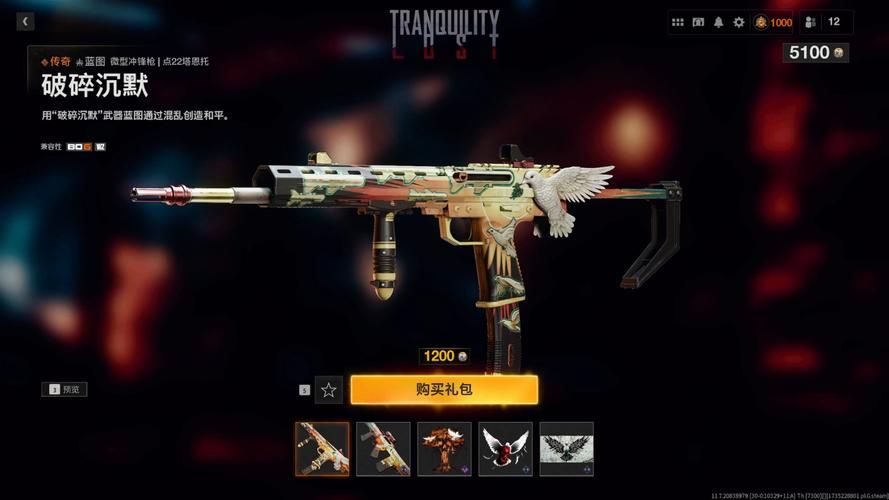889x500 pixels.
Task: Select the highlighted SMG blueprint thumbnail
Action: (322, 448)
